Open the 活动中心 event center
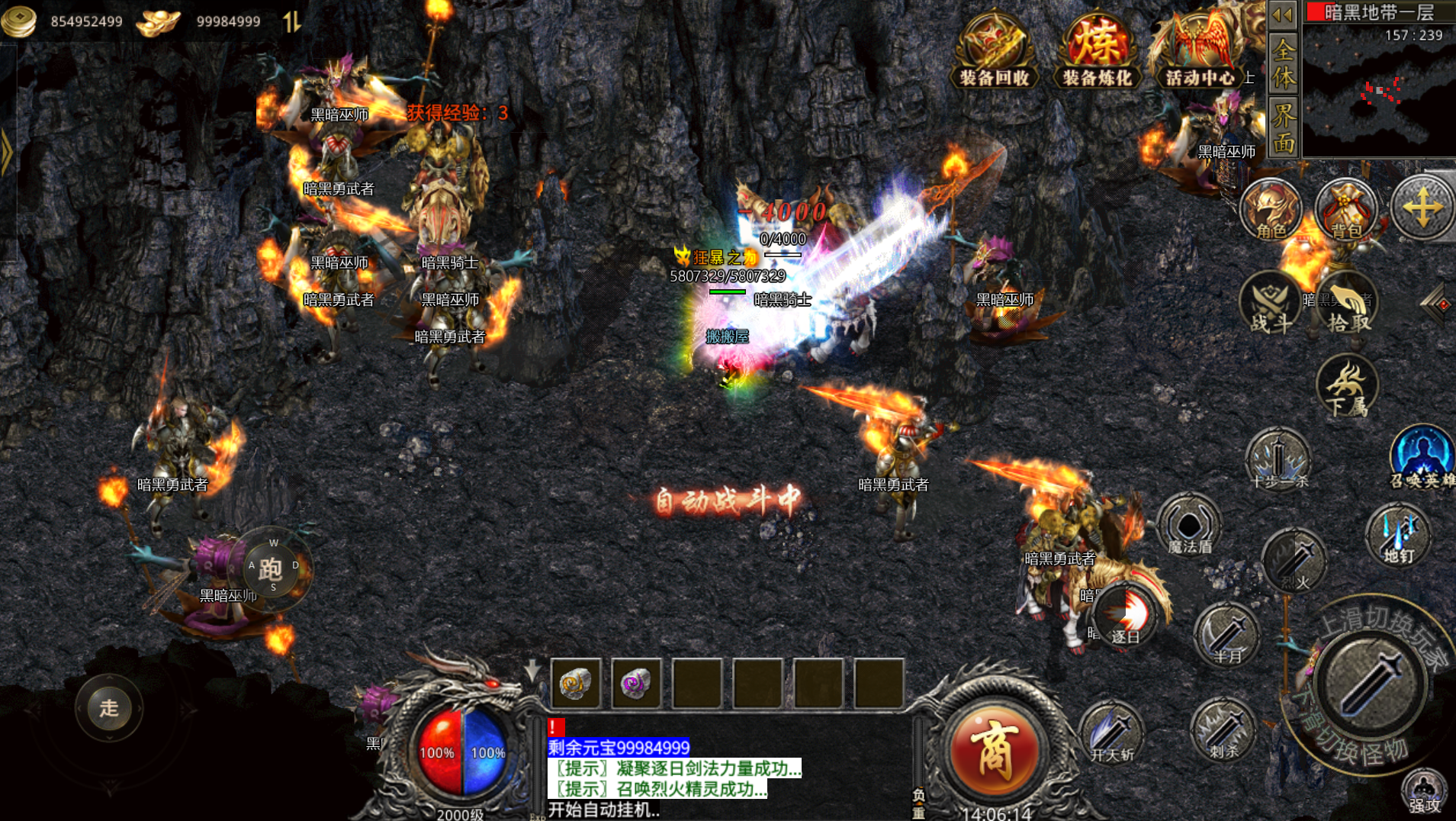The height and width of the screenshot is (821, 1456). [1198, 50]
